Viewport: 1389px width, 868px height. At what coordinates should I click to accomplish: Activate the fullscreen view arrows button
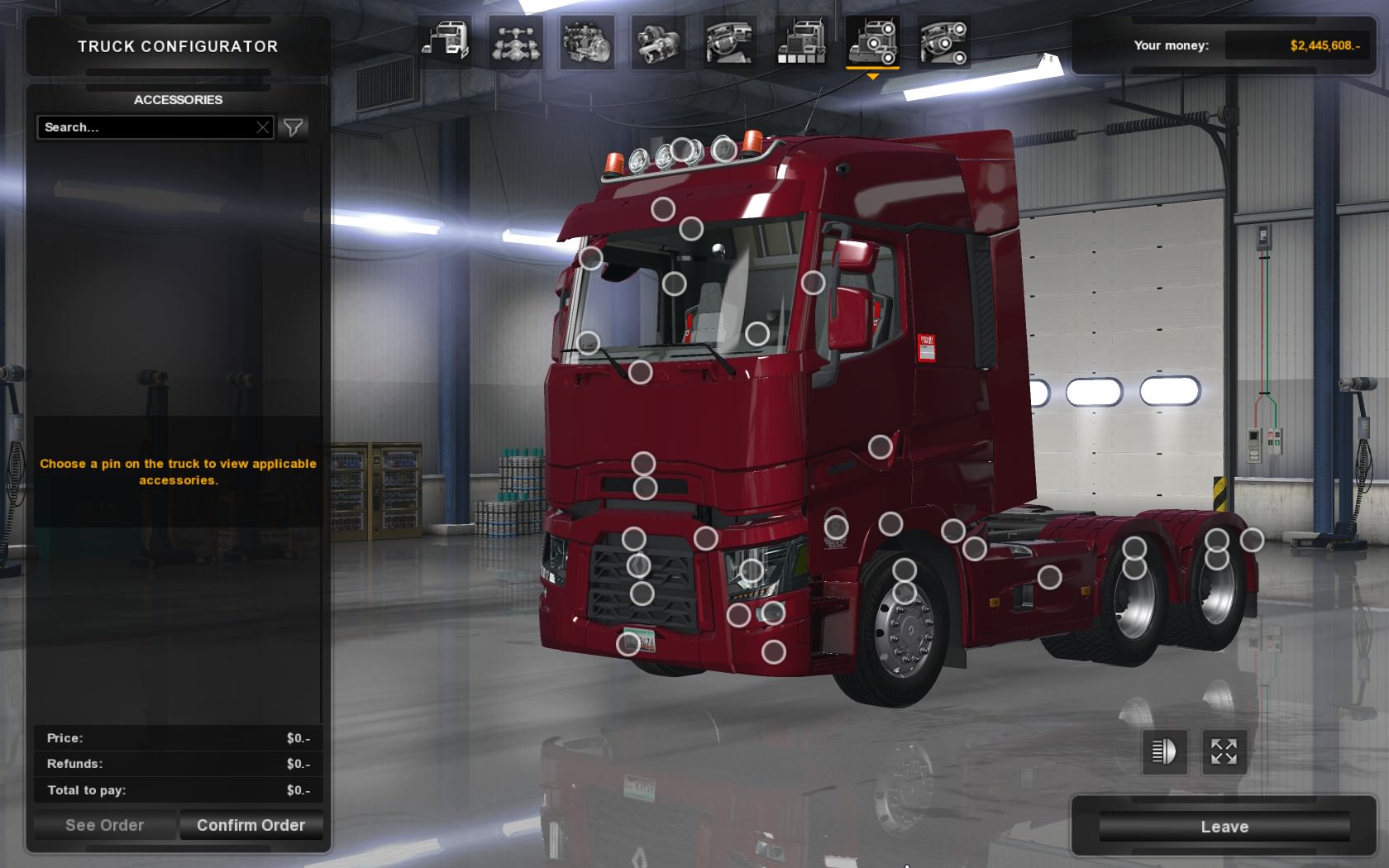[1224, 751]
